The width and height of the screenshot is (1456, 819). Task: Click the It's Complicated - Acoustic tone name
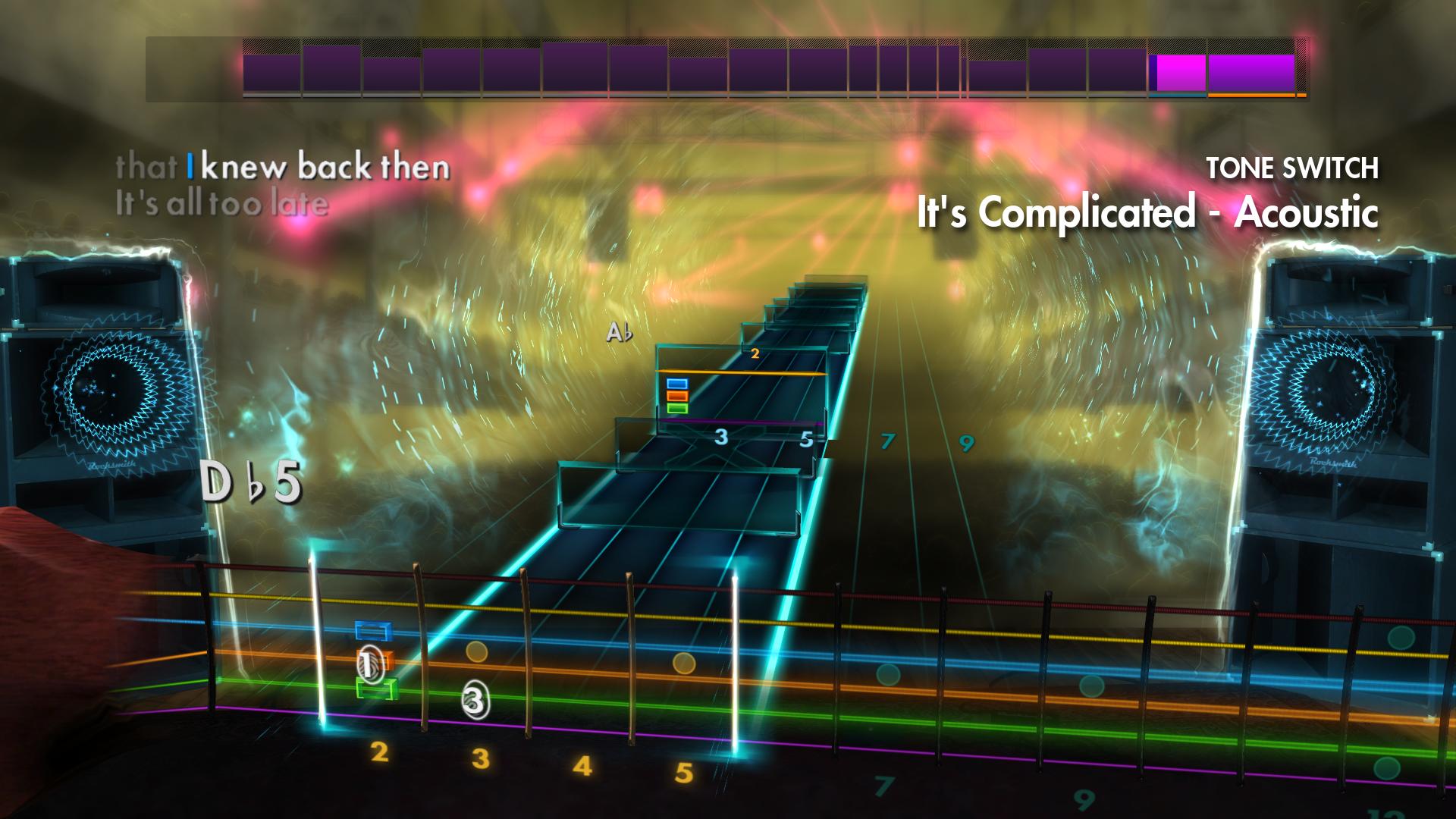pyautogui.click(x=1150, y=213)
